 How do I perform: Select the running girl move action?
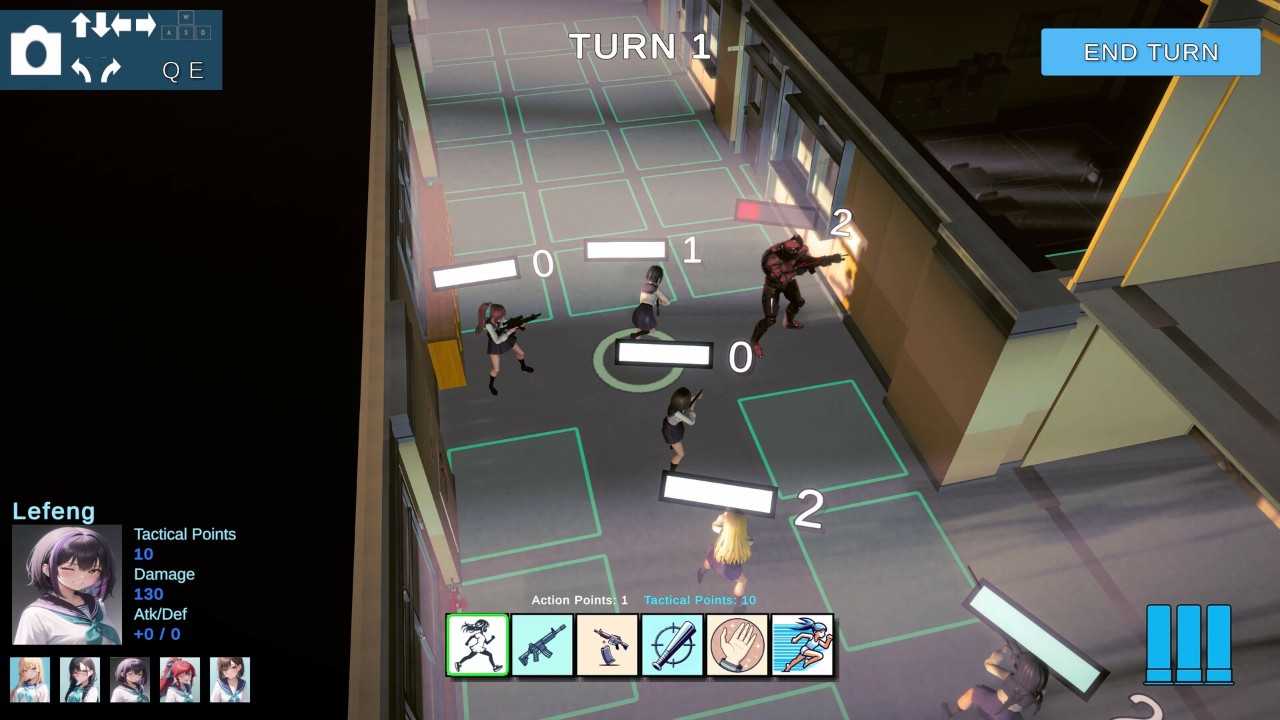tap(478, 645)
